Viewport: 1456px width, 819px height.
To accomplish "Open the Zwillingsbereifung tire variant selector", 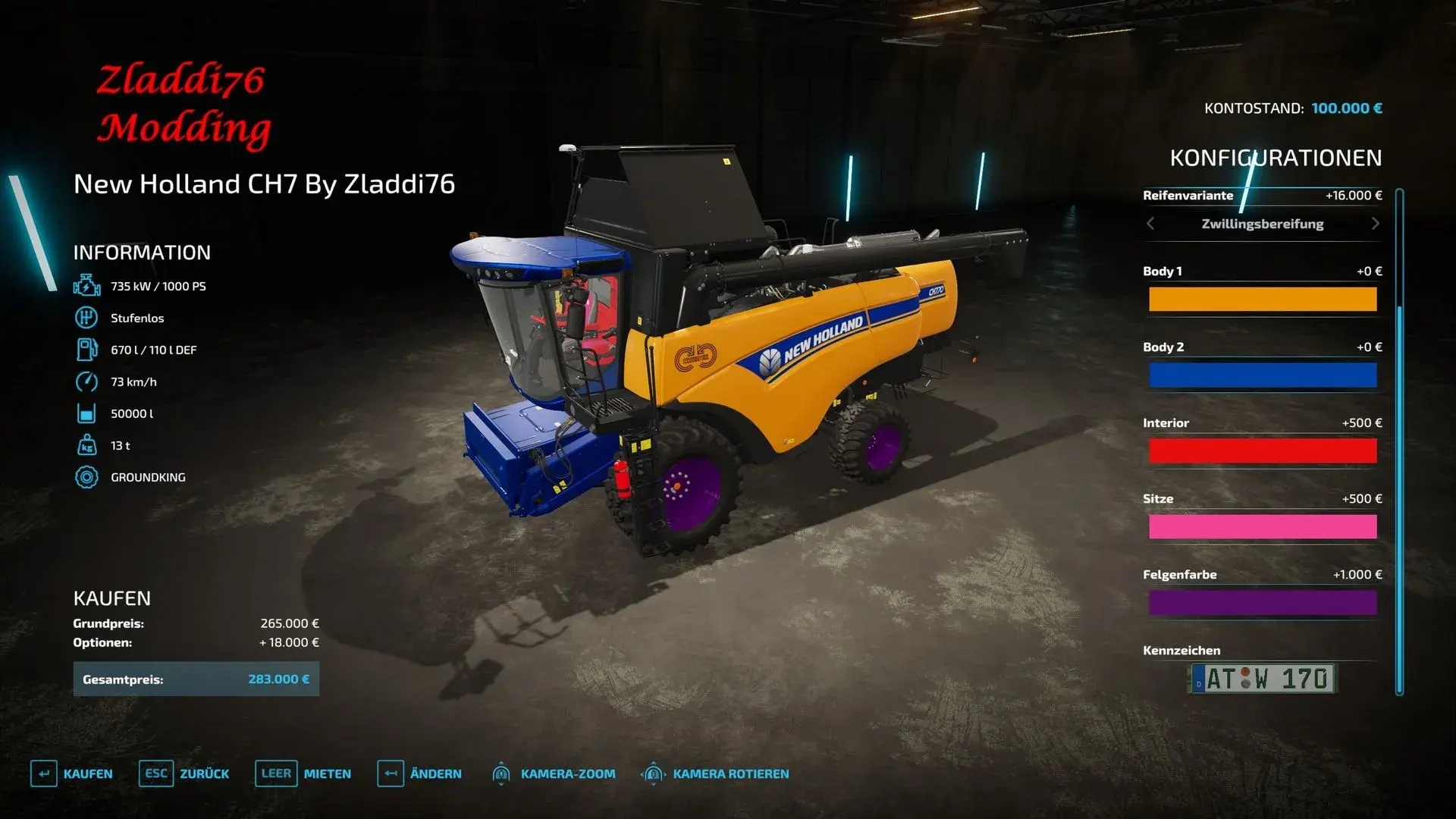I will tap(1262, 224).
